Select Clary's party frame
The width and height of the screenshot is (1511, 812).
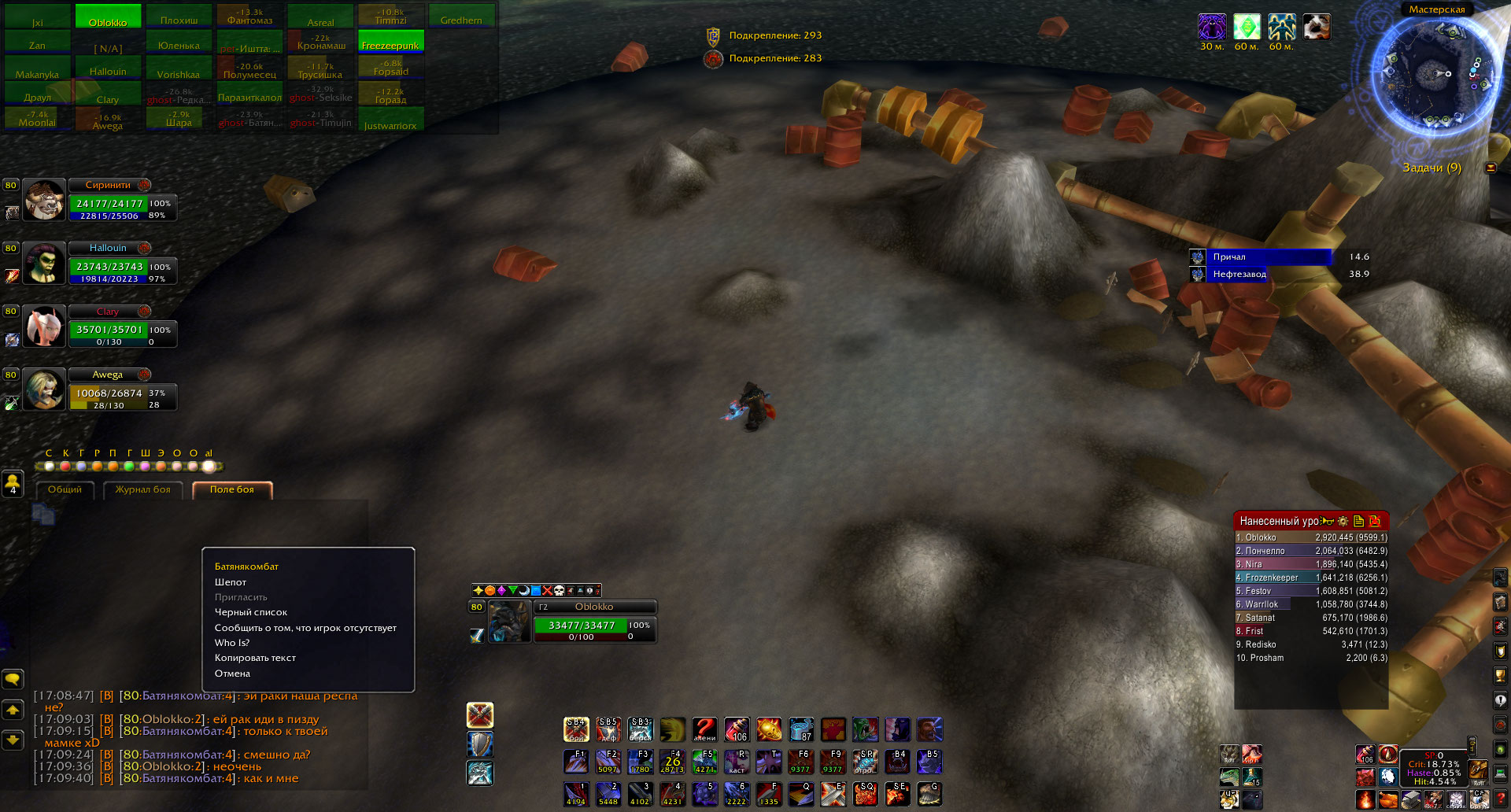(x=109, y=329)
